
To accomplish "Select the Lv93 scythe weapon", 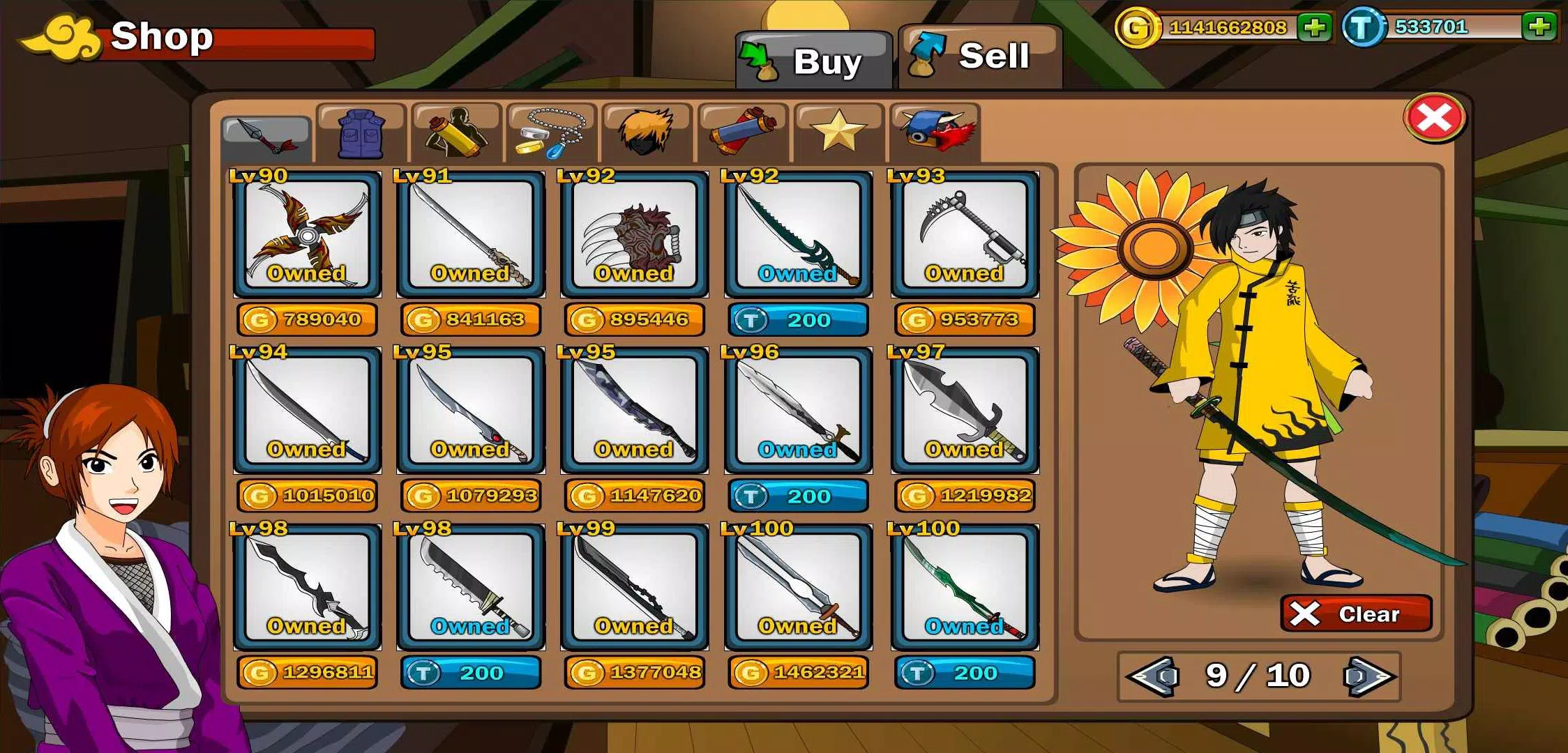I will [x=965, y=234].
